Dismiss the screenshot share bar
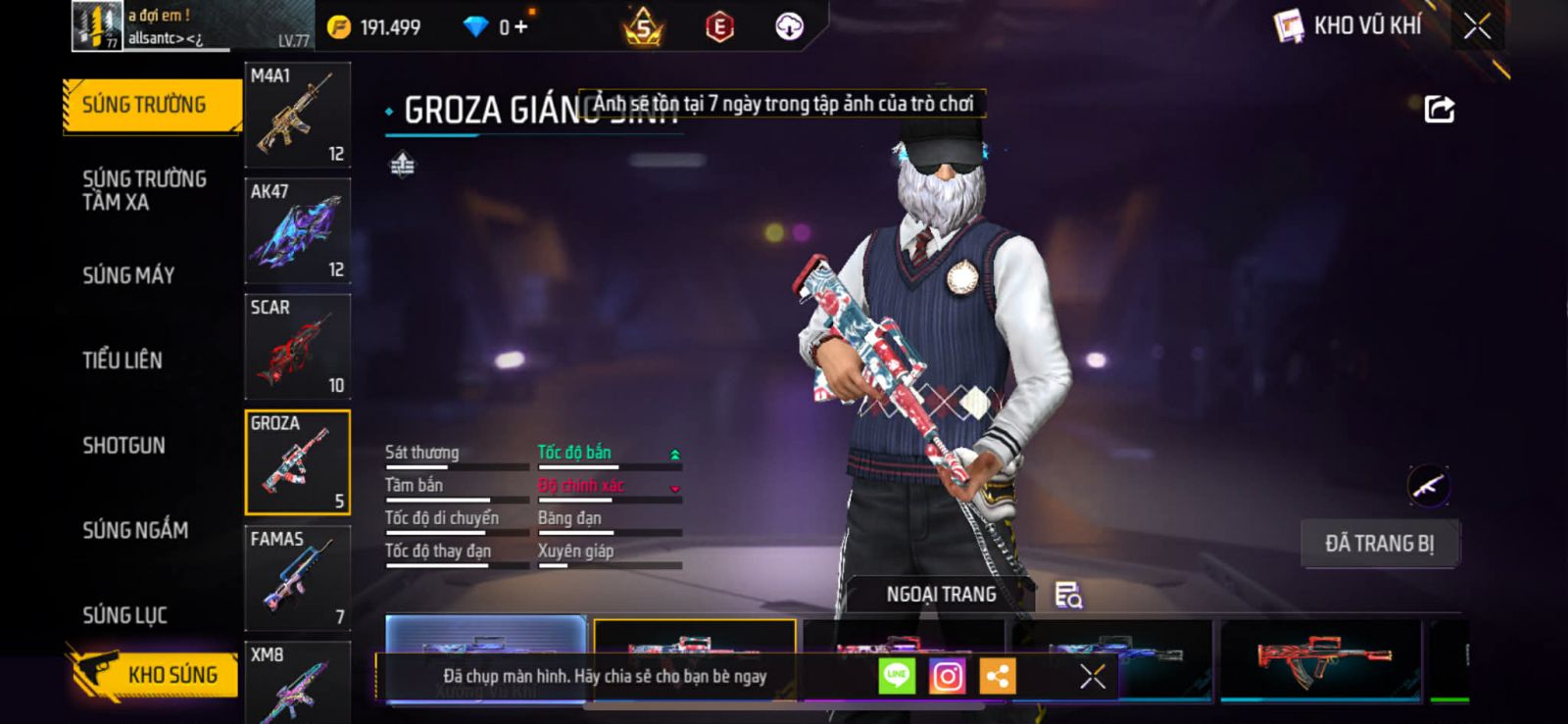 click(x=1092, y=676)
